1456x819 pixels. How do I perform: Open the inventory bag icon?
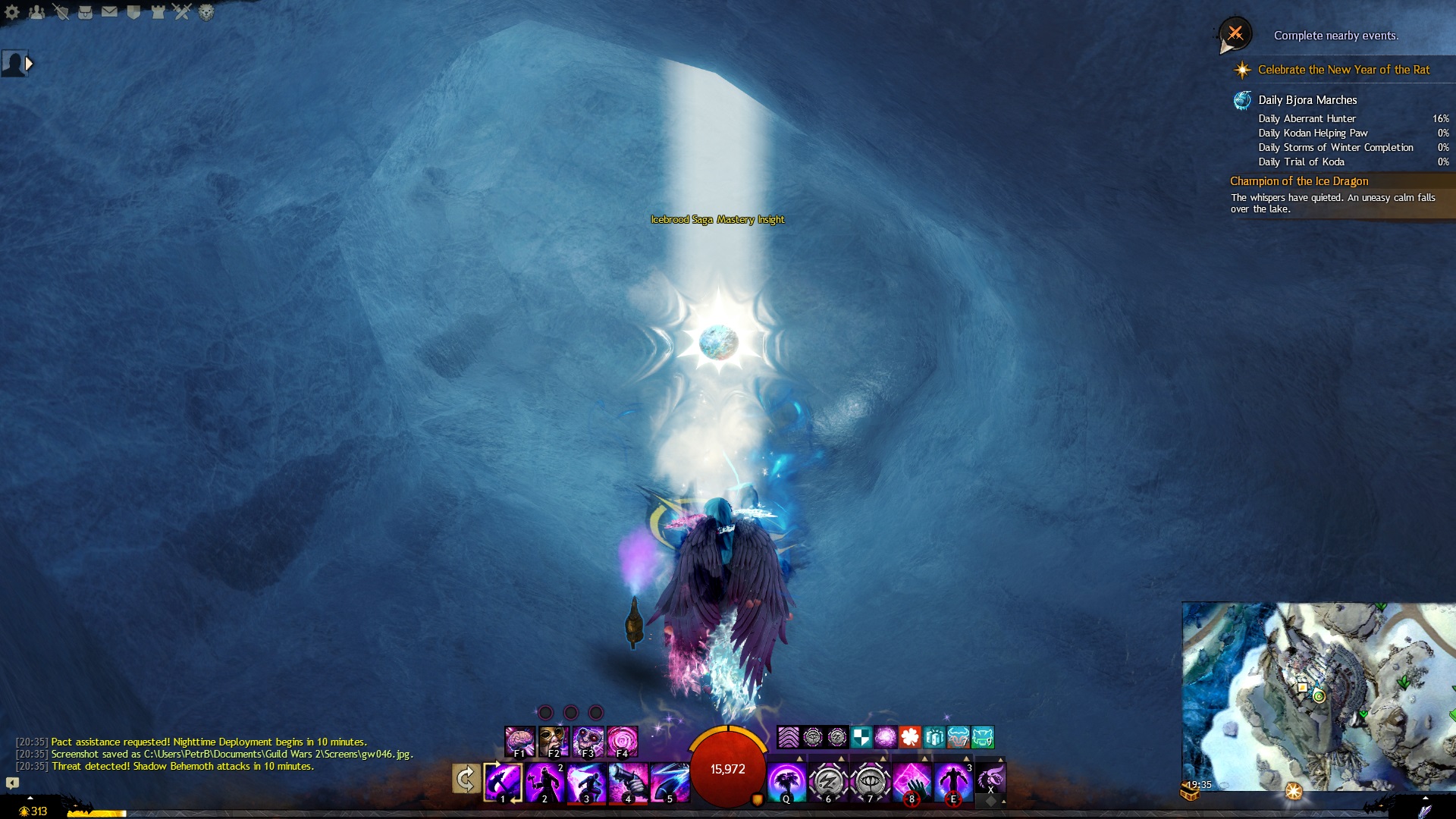[x=85, y=12]
